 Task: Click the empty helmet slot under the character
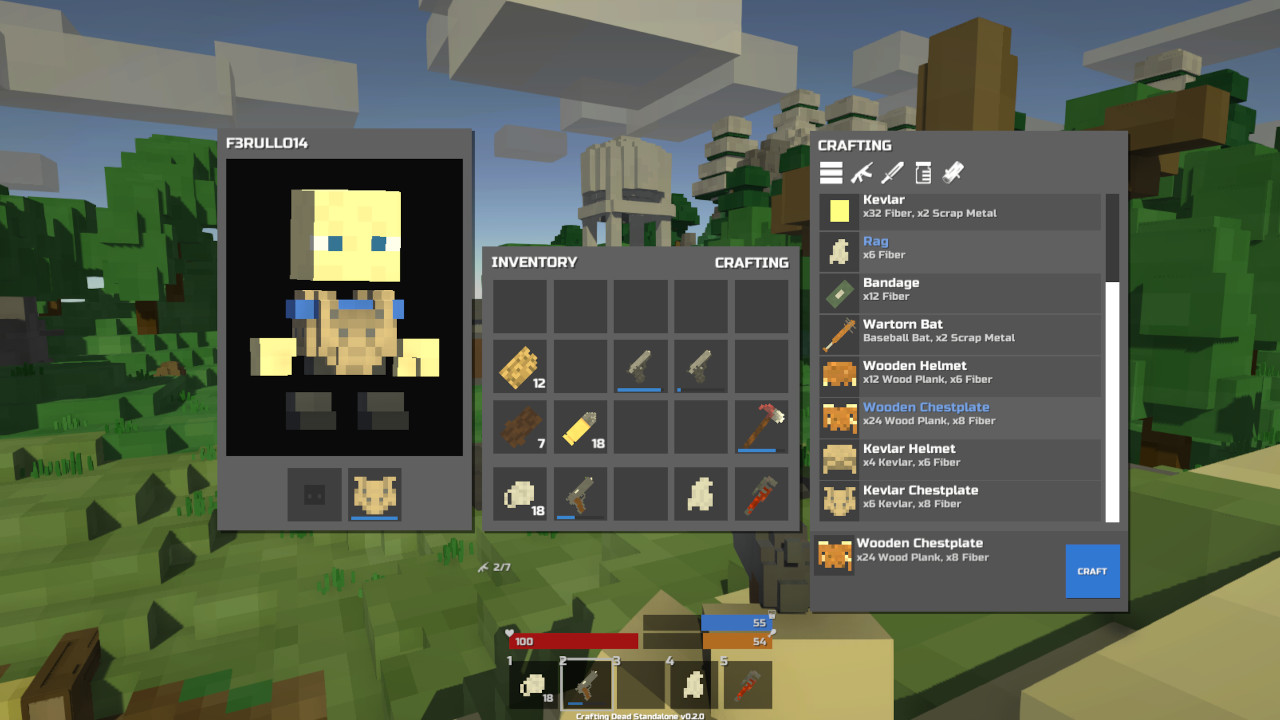(314, 492)
